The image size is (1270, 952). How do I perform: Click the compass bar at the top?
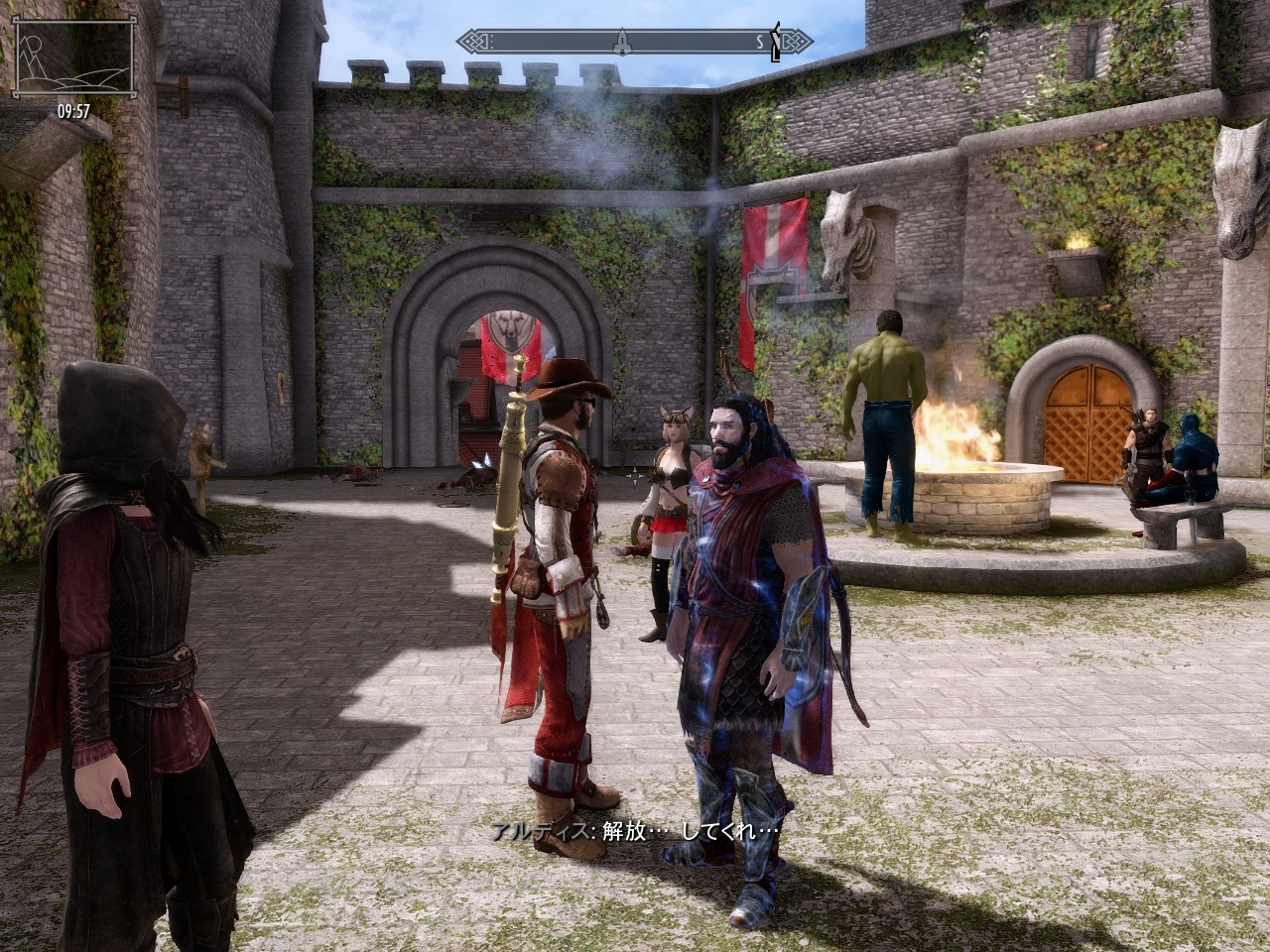click(635, 42)
